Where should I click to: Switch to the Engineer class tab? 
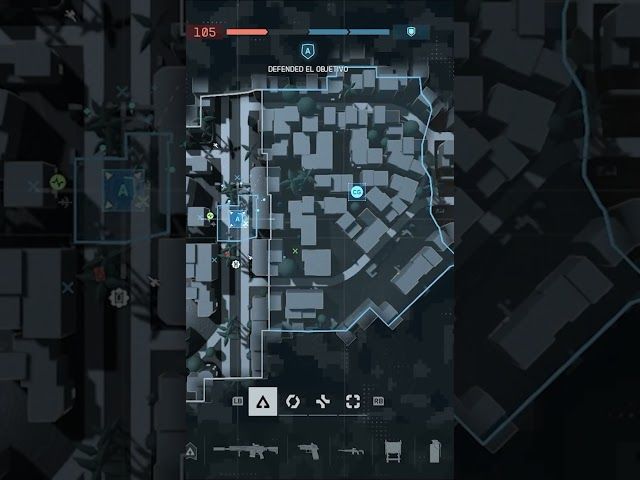(x=292, y=401)
